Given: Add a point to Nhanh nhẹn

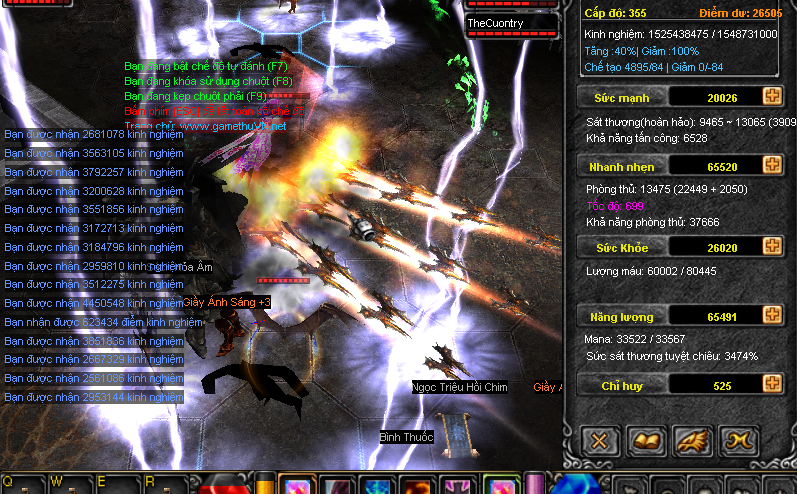Looking at the screenshot, I should (772, 166).
